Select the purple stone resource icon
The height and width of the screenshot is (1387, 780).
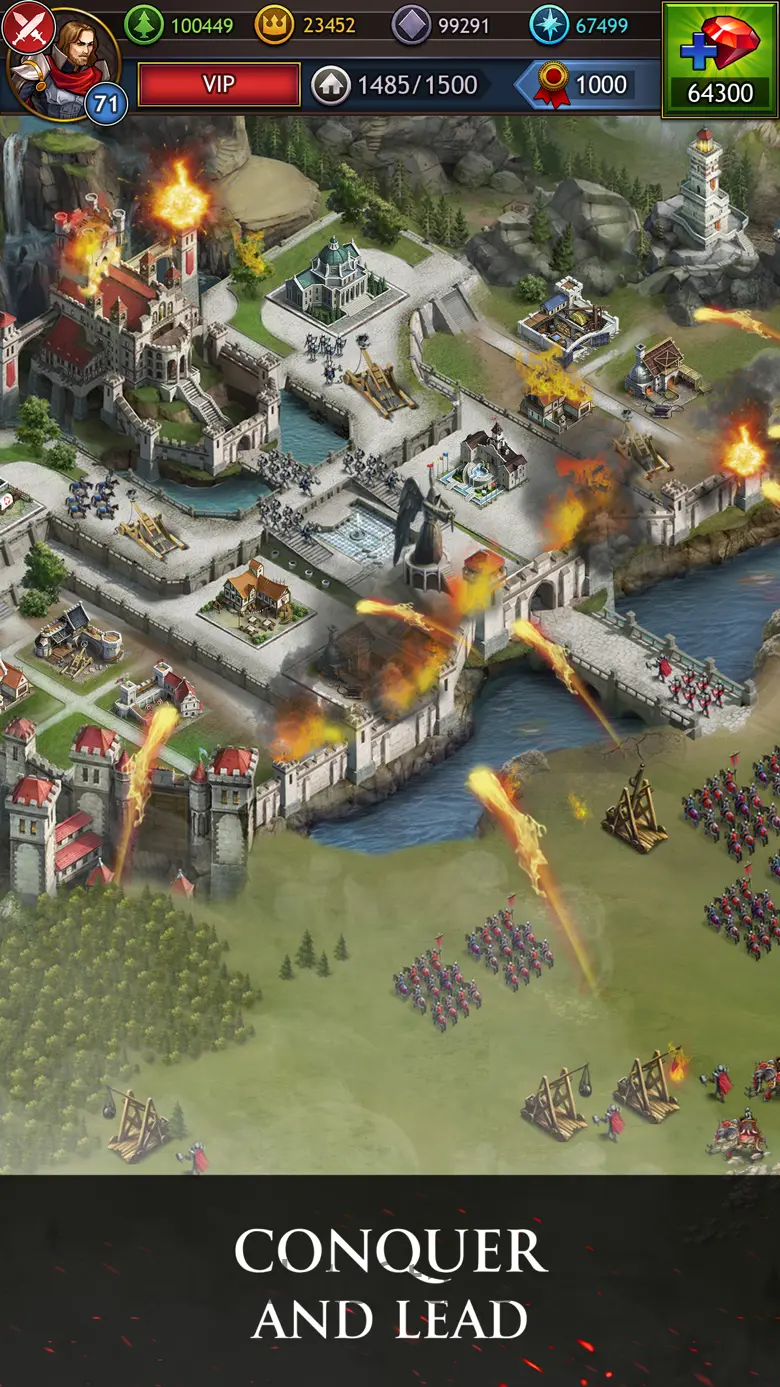point(411,25)
